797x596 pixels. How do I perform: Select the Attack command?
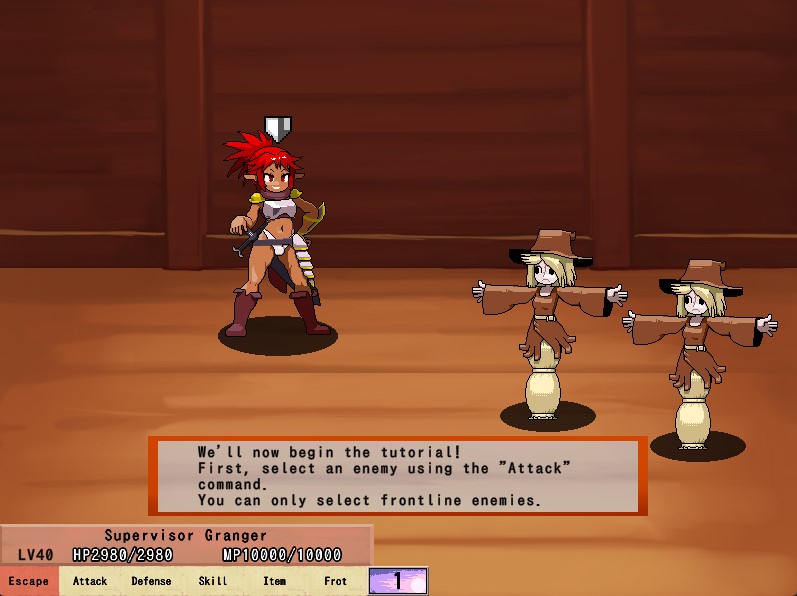[x=90, y=581]
